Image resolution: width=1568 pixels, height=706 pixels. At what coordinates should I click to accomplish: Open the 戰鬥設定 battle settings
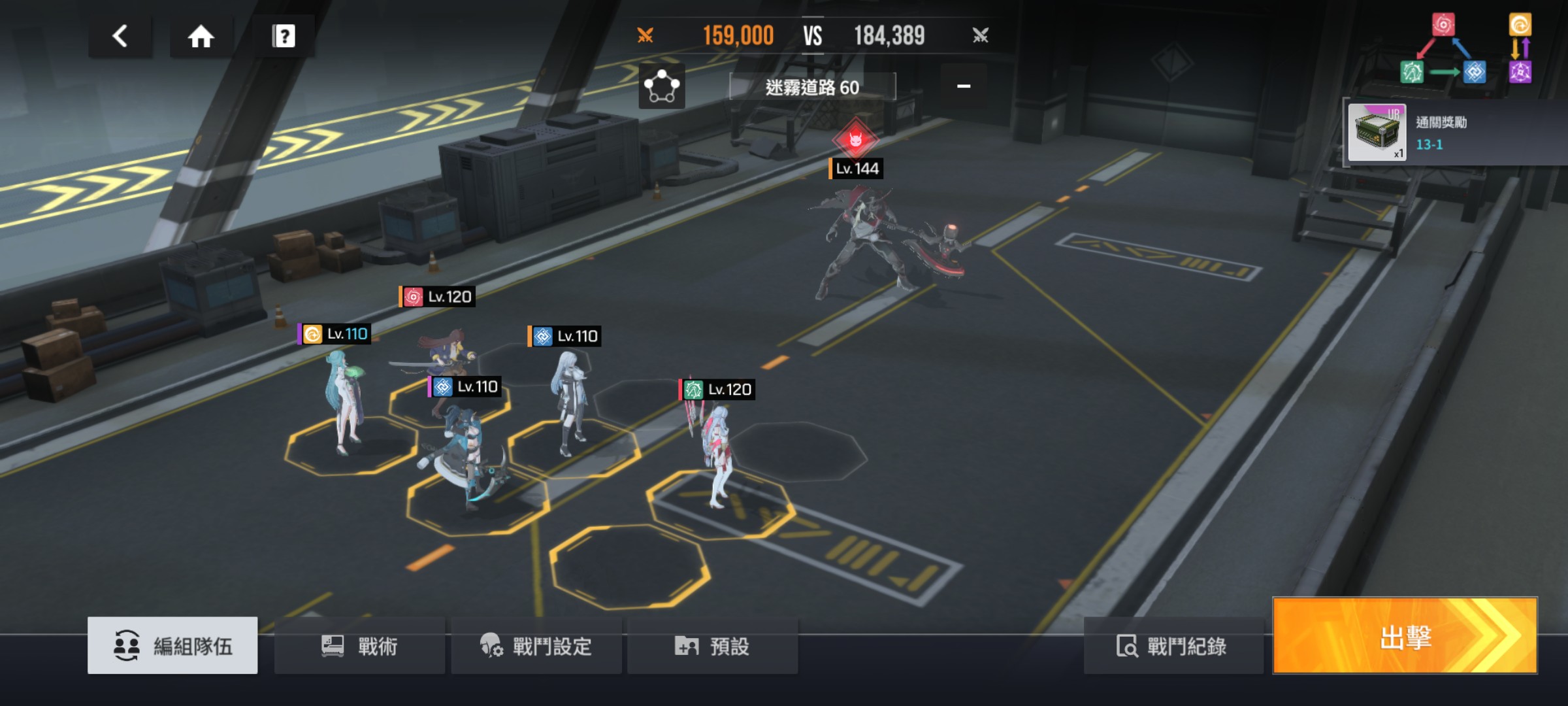tap(536, 646)
